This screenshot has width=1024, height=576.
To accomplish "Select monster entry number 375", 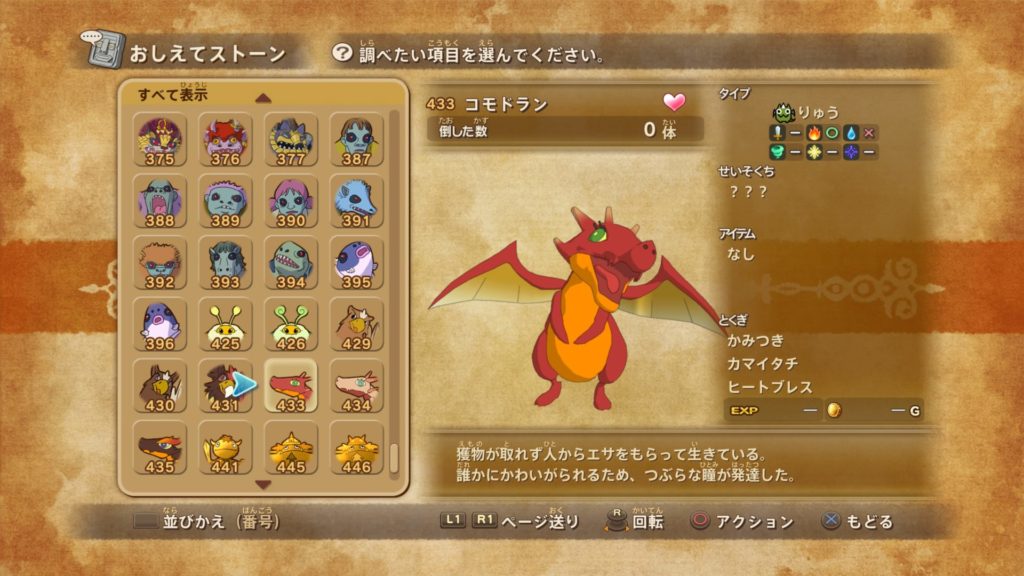I will (x=160, y=139).
